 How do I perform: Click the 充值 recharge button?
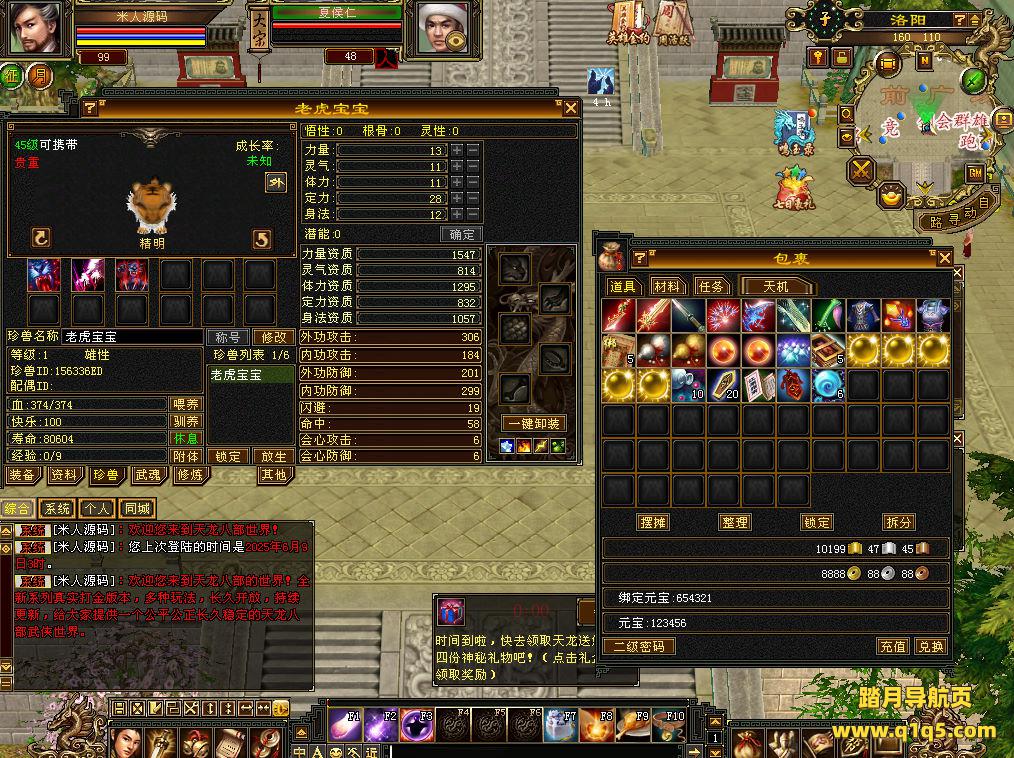click(x=892, y=646)
